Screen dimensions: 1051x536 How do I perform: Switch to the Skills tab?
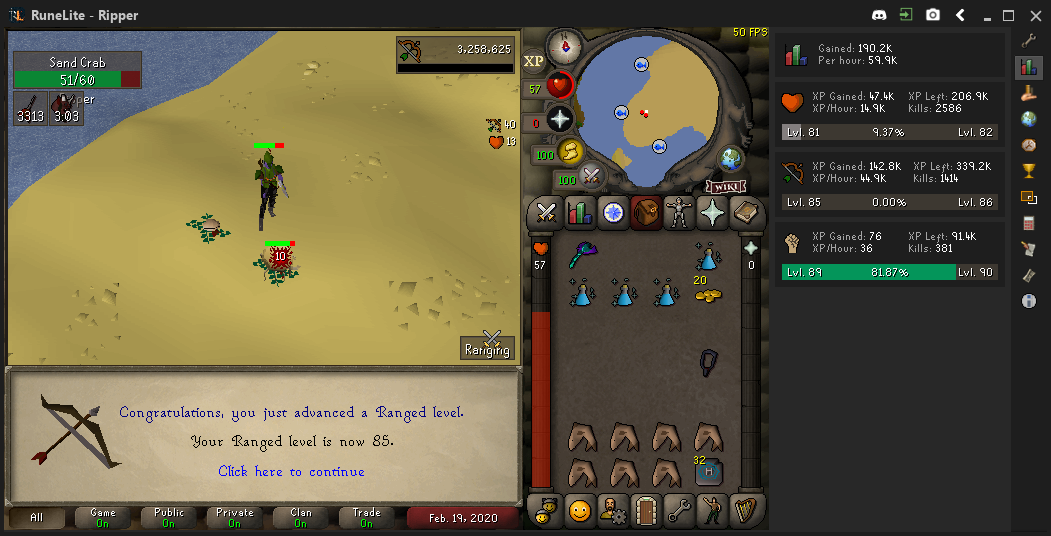579,212
